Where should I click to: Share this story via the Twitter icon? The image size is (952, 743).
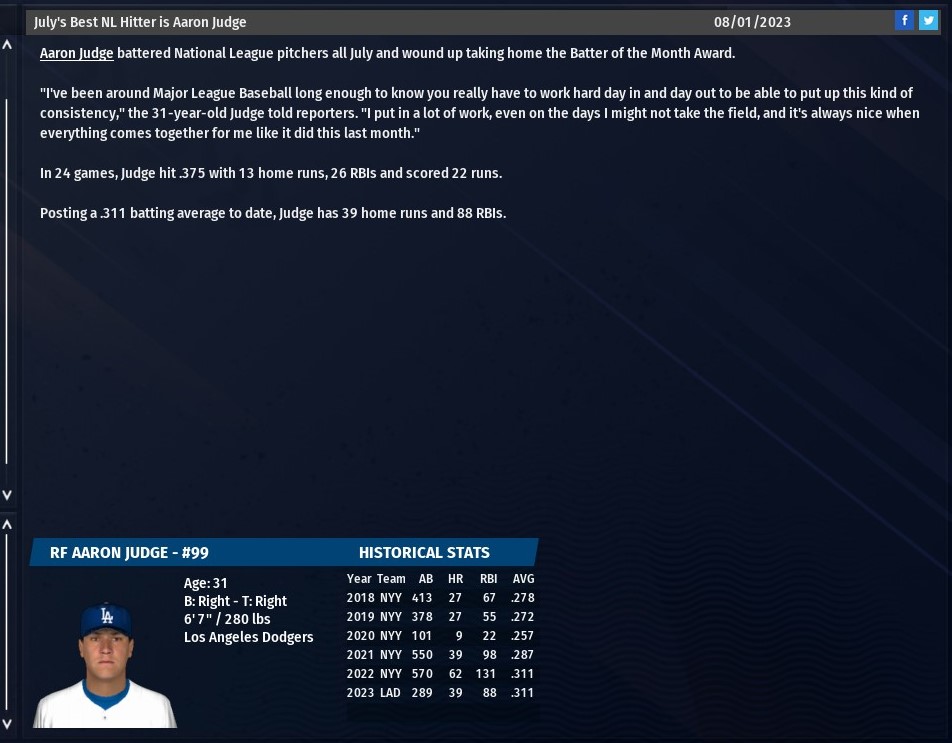pyautogui.click(x=928, y=20)
